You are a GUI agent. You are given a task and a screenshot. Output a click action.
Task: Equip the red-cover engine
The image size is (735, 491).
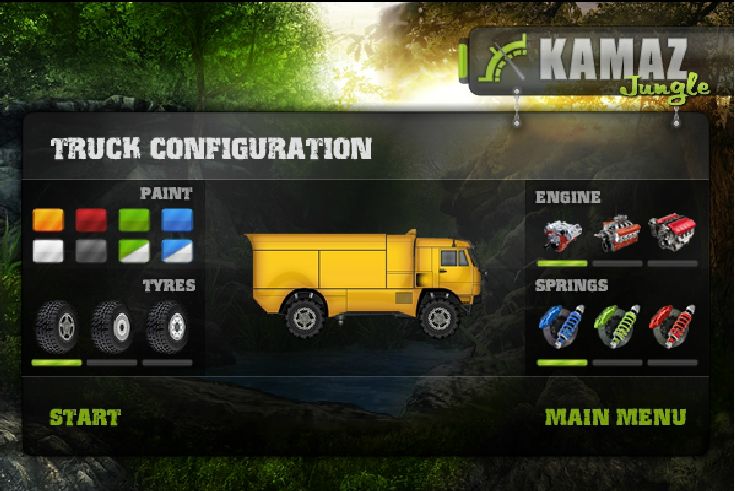[x=671, y=233]
